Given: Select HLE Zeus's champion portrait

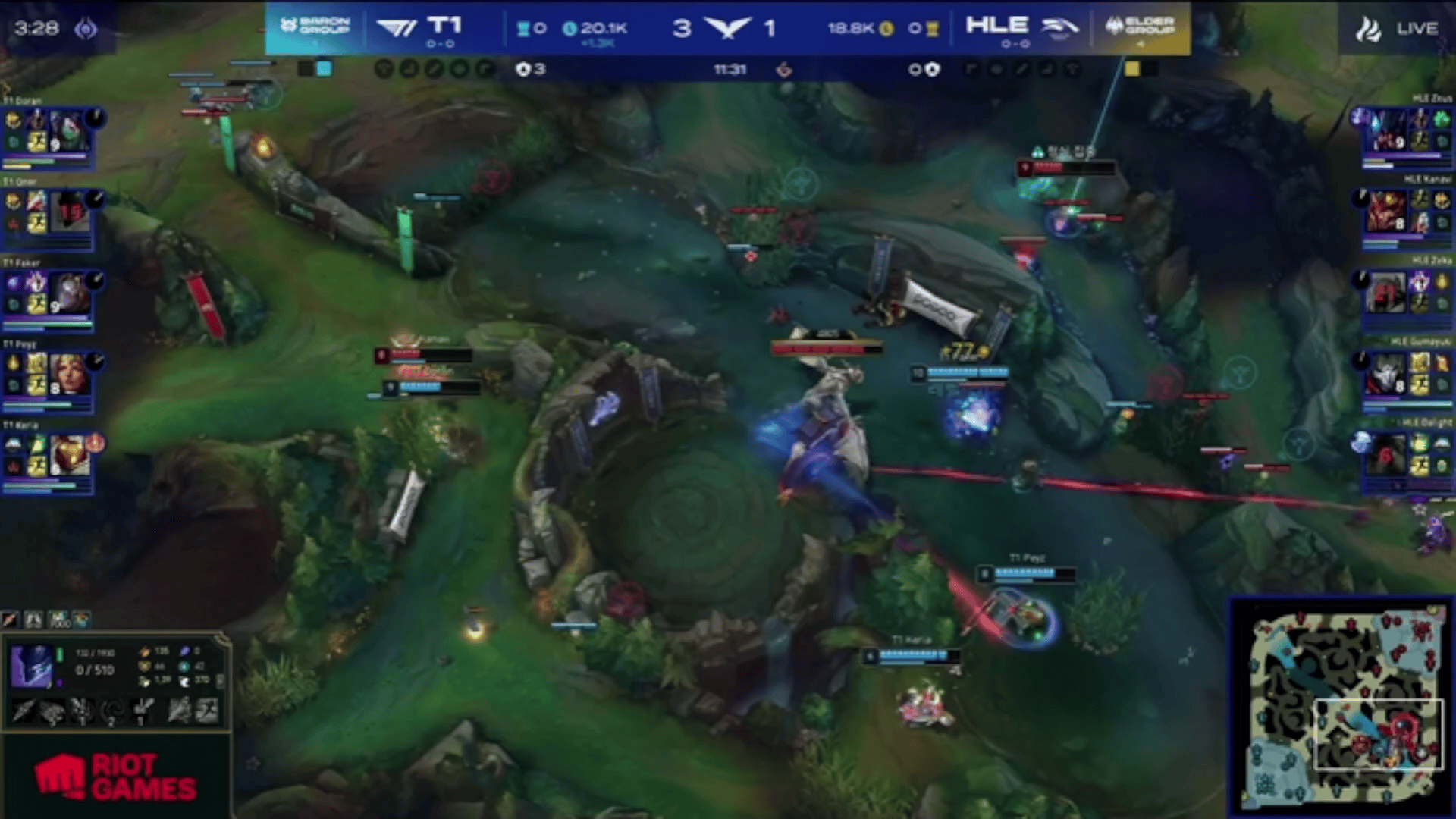Looking at the screenshot, I should click(x=1386, y=130).
